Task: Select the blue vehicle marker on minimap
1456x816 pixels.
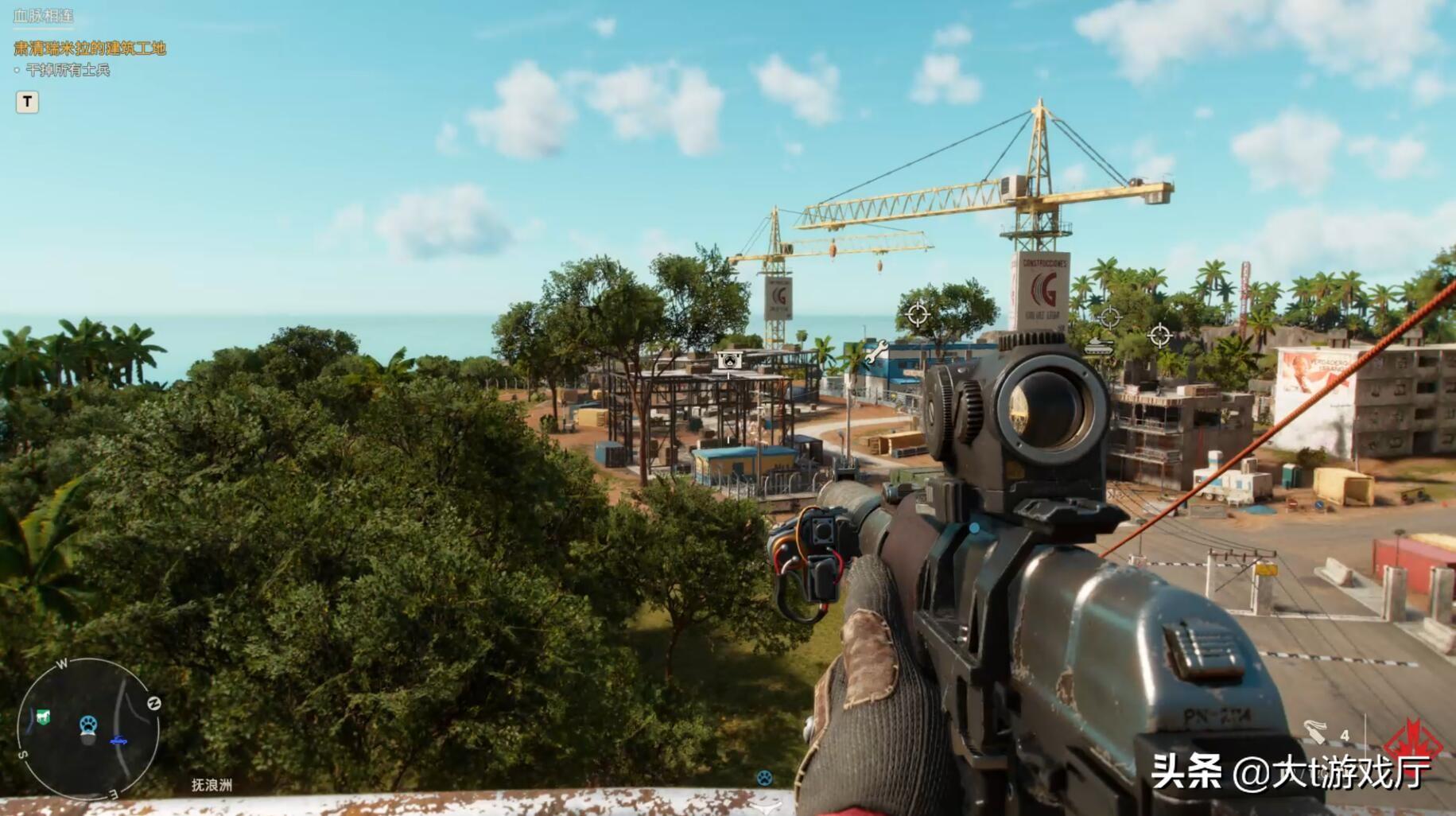Action: 118,741
